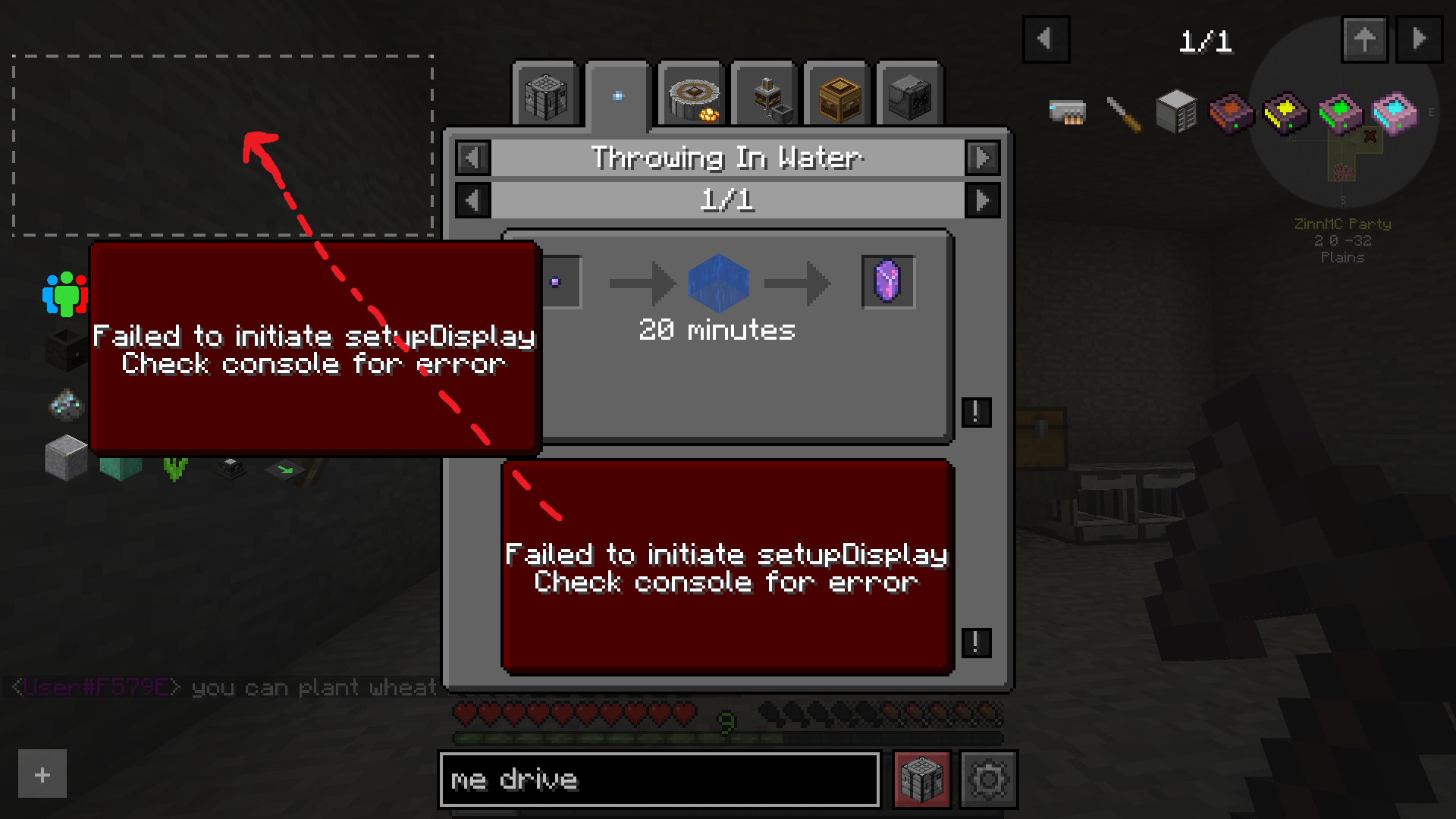Click the "me drive" search field

click(x=660, y=779)
